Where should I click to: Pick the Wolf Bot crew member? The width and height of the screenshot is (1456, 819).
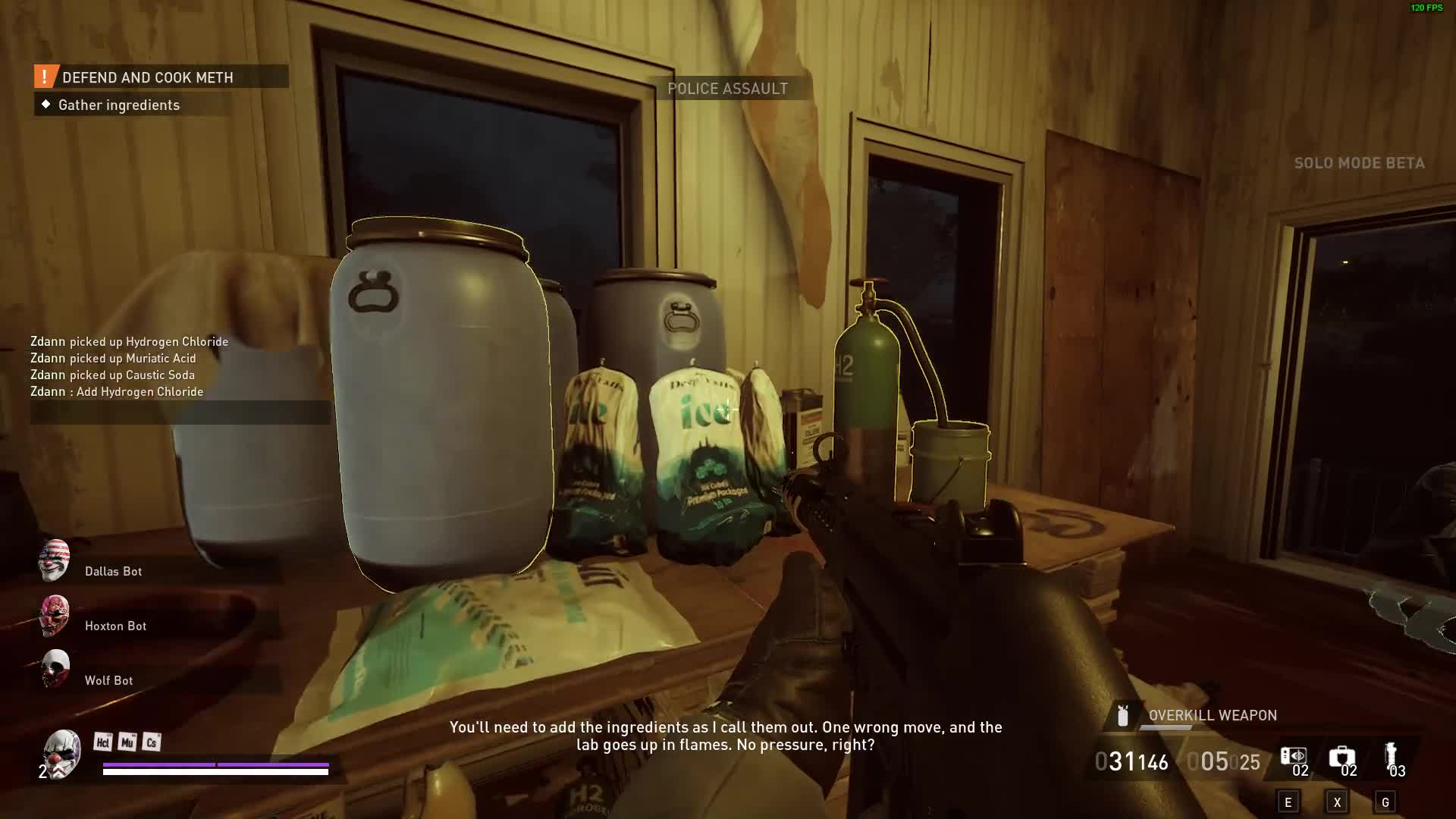point(108,680)
